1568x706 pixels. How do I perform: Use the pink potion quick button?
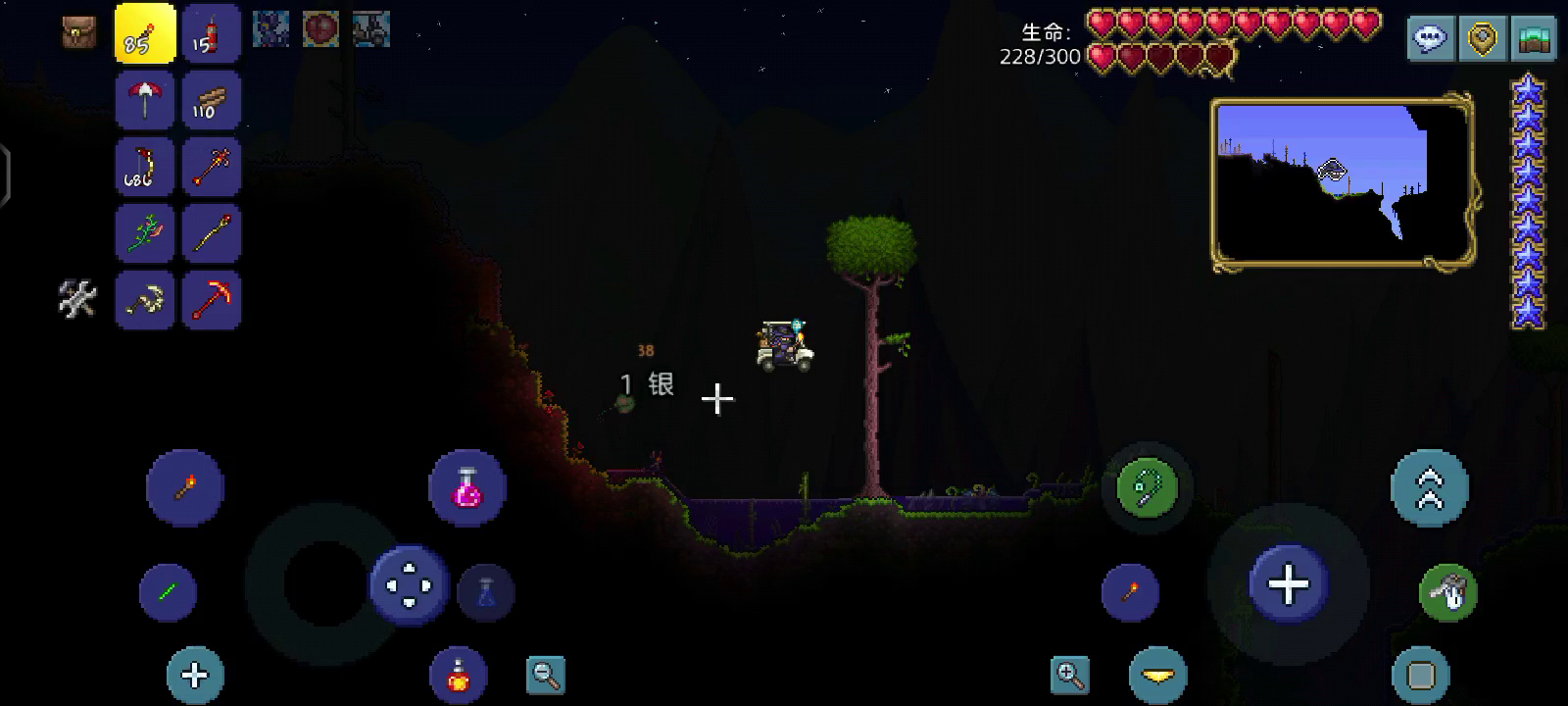pos(467,487)
